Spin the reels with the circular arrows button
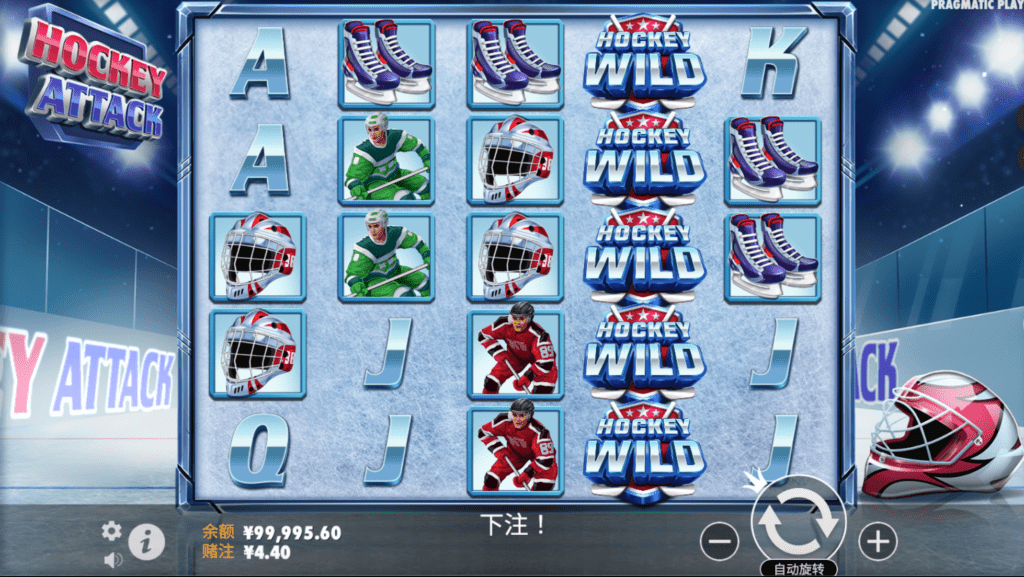Image resolution: width=1024 pixels, height=577 pixels. tap(799, 521)
